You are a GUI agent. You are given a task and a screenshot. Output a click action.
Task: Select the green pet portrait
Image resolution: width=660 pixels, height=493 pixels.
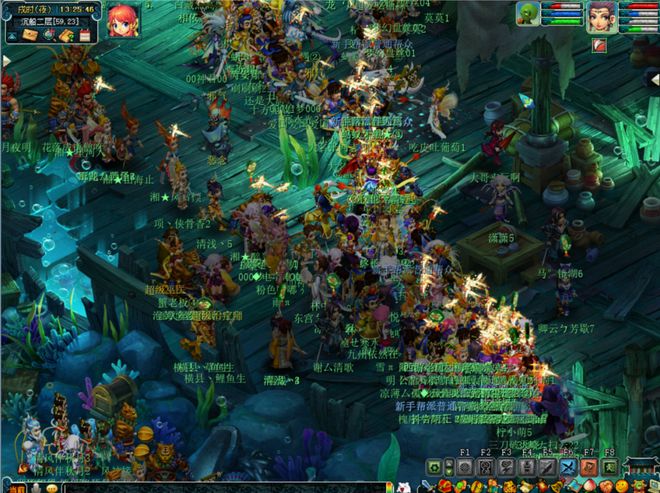[528, 13]
